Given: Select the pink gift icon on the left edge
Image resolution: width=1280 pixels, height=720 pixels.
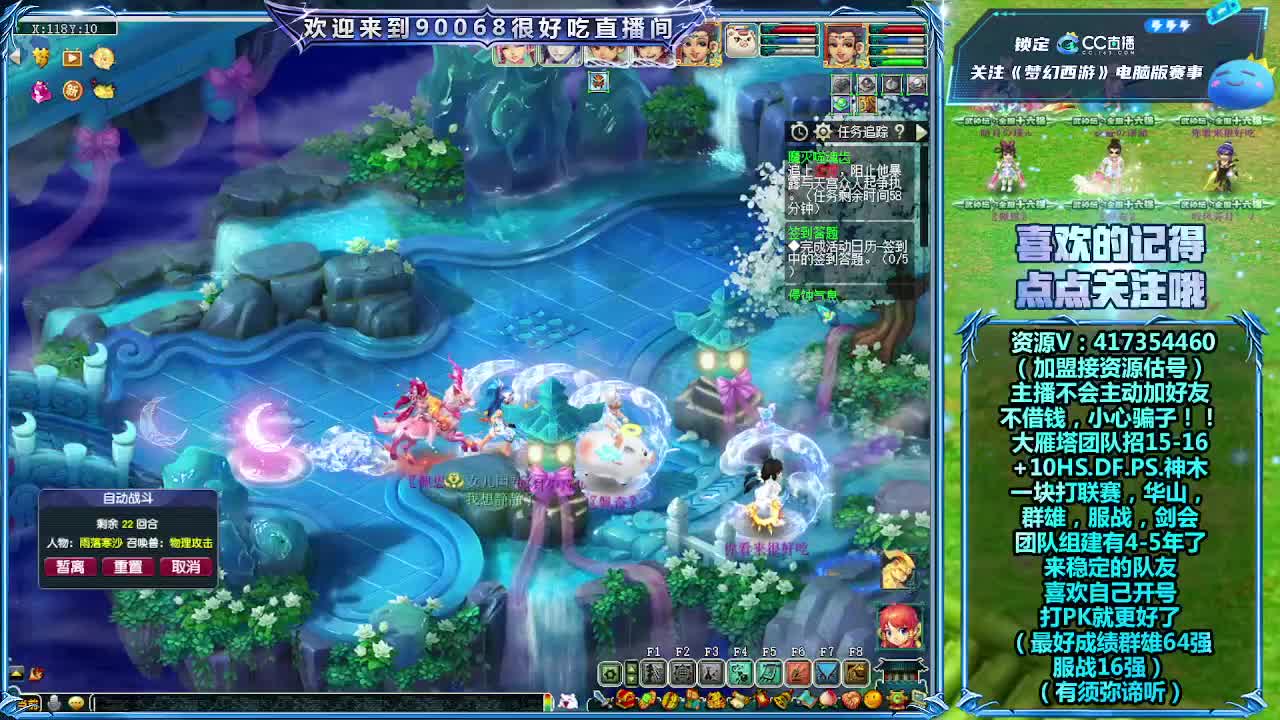Looking at the screenshot, I should tap(40, 91).
